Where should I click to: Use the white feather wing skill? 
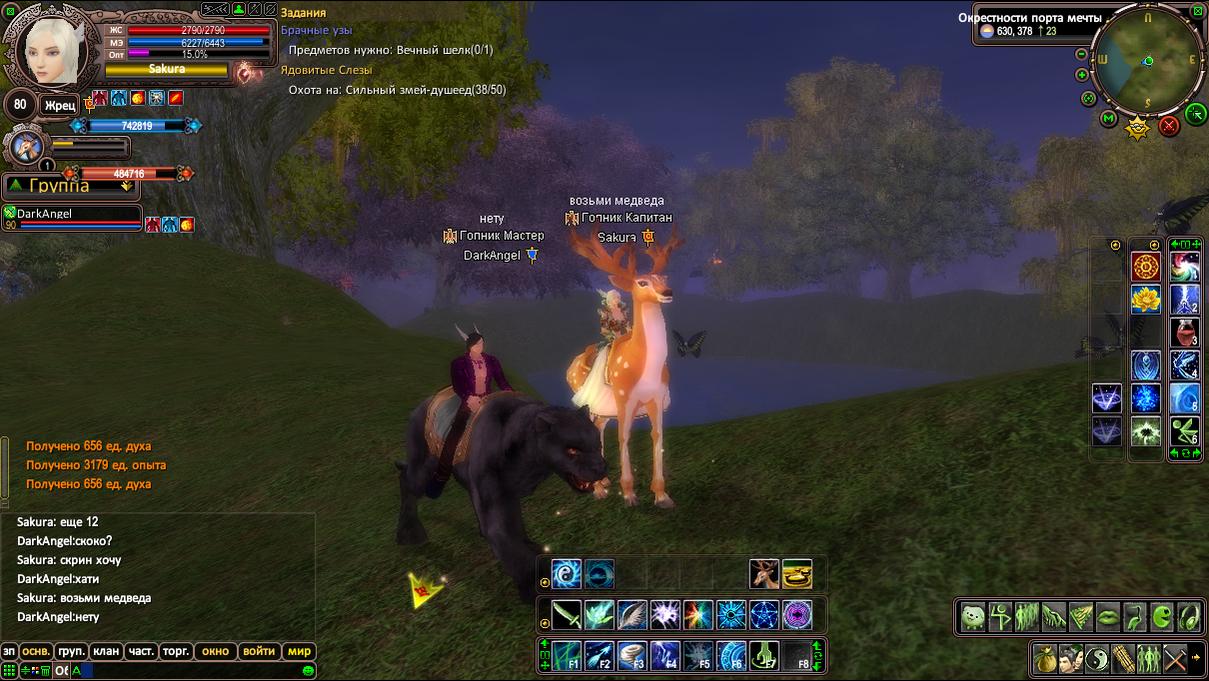(x=632, y=614)
